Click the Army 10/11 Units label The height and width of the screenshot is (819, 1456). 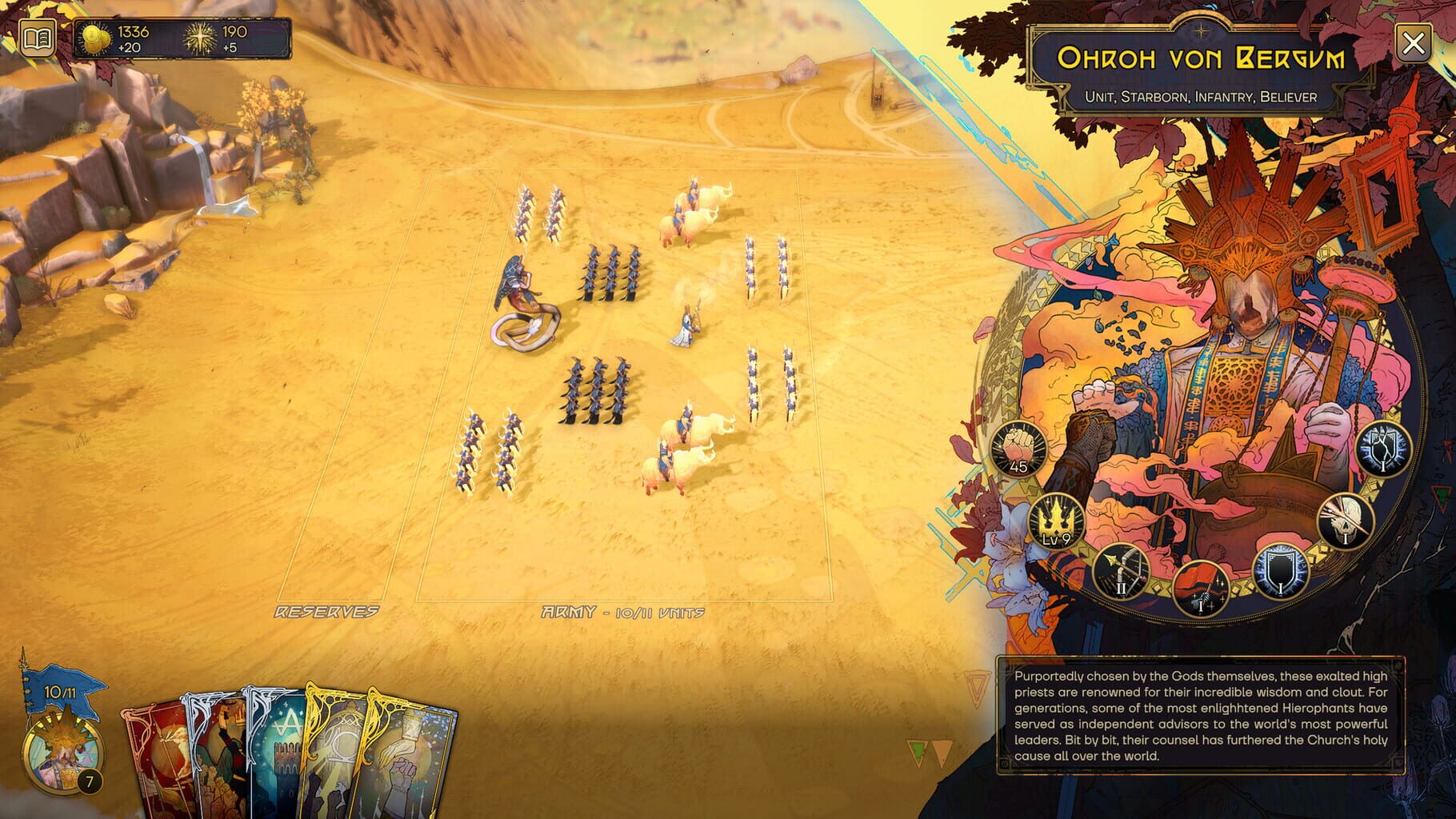pyautogui.click(x=622, y=612)
